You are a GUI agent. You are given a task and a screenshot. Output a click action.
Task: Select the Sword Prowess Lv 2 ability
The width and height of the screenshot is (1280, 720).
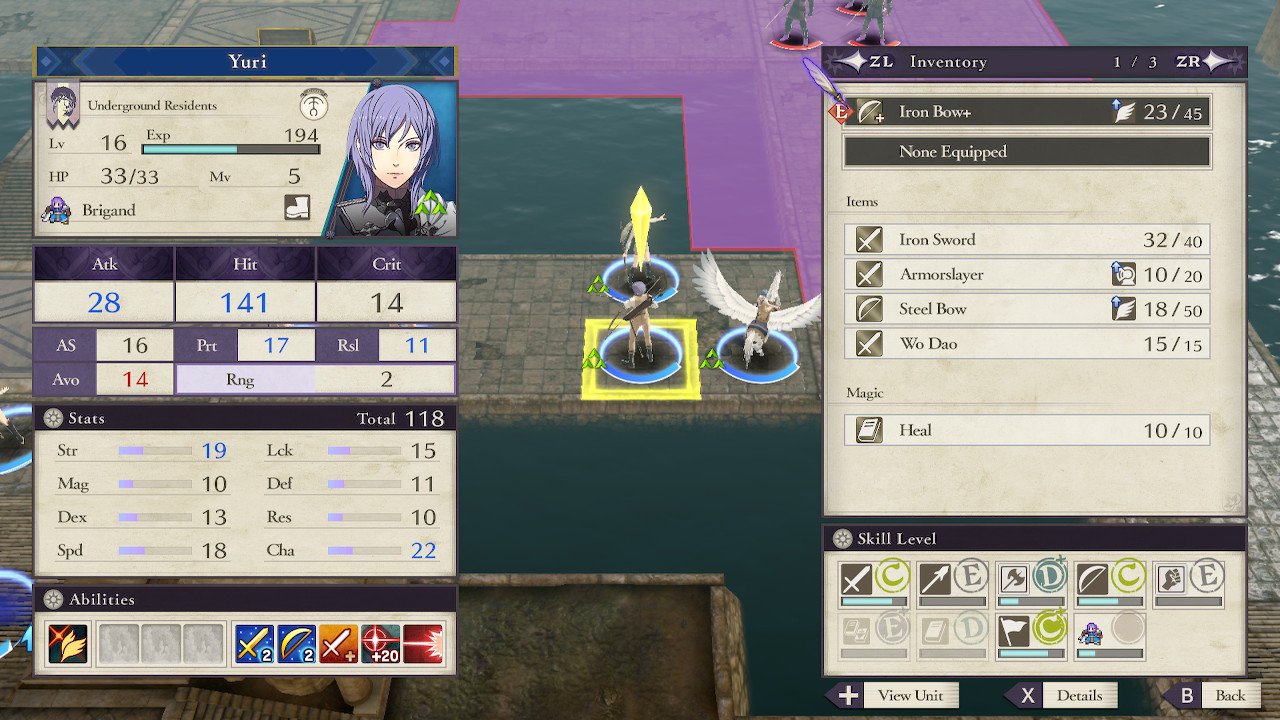point(254,645)
